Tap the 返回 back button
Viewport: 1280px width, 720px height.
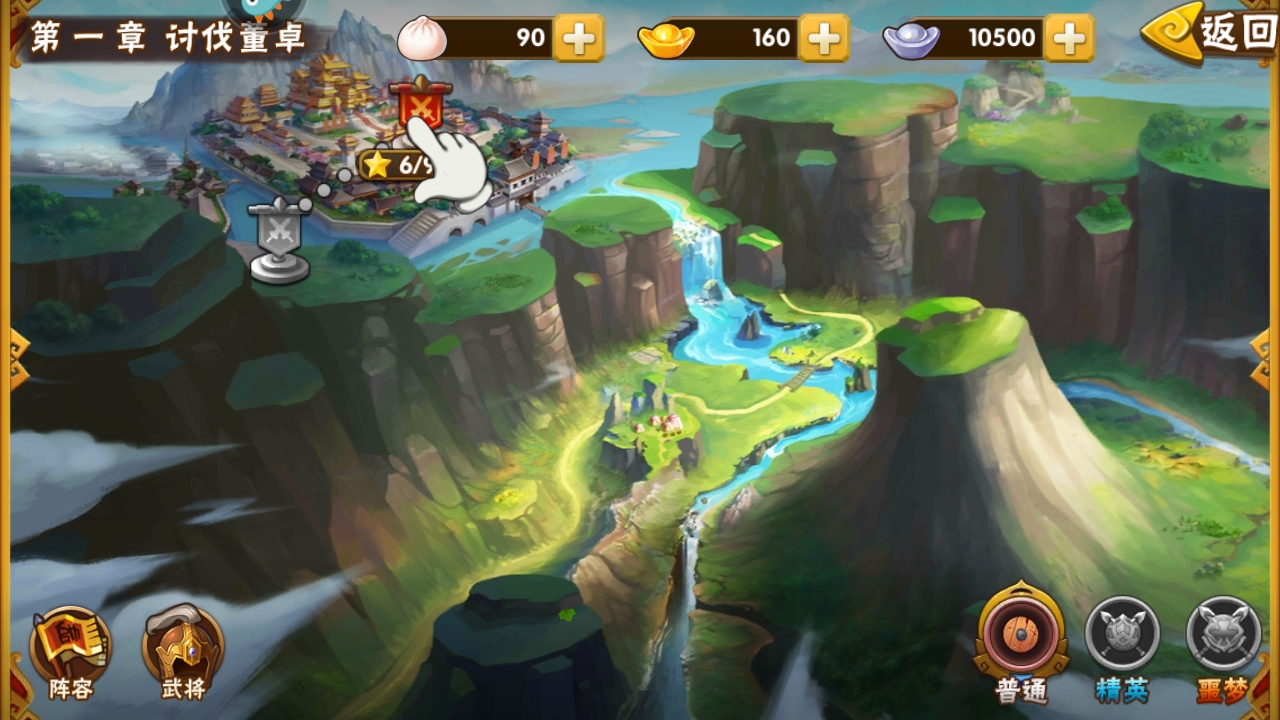point(1212,35)
